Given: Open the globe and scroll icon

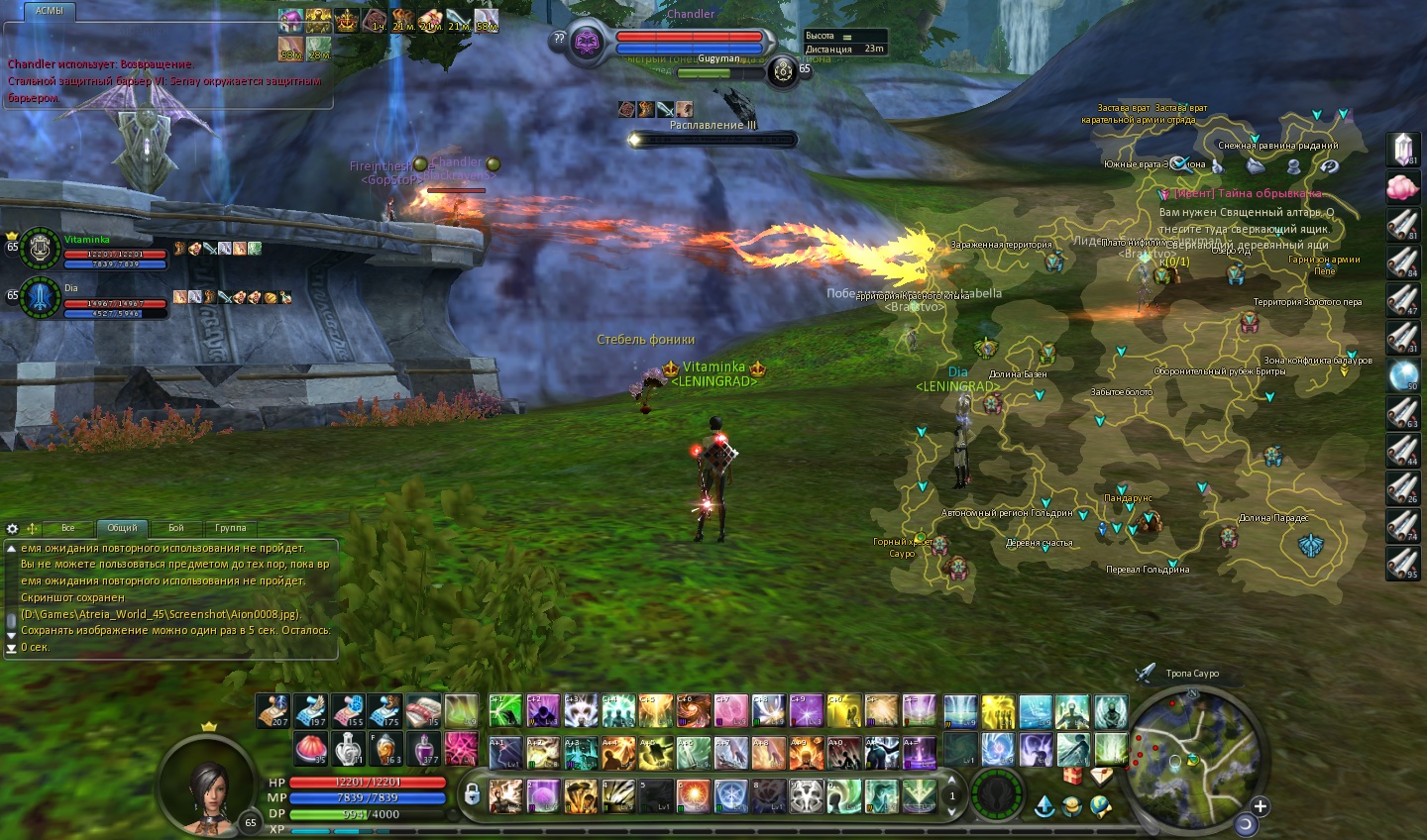Looking at the screenshot, I should [1100, 806].
